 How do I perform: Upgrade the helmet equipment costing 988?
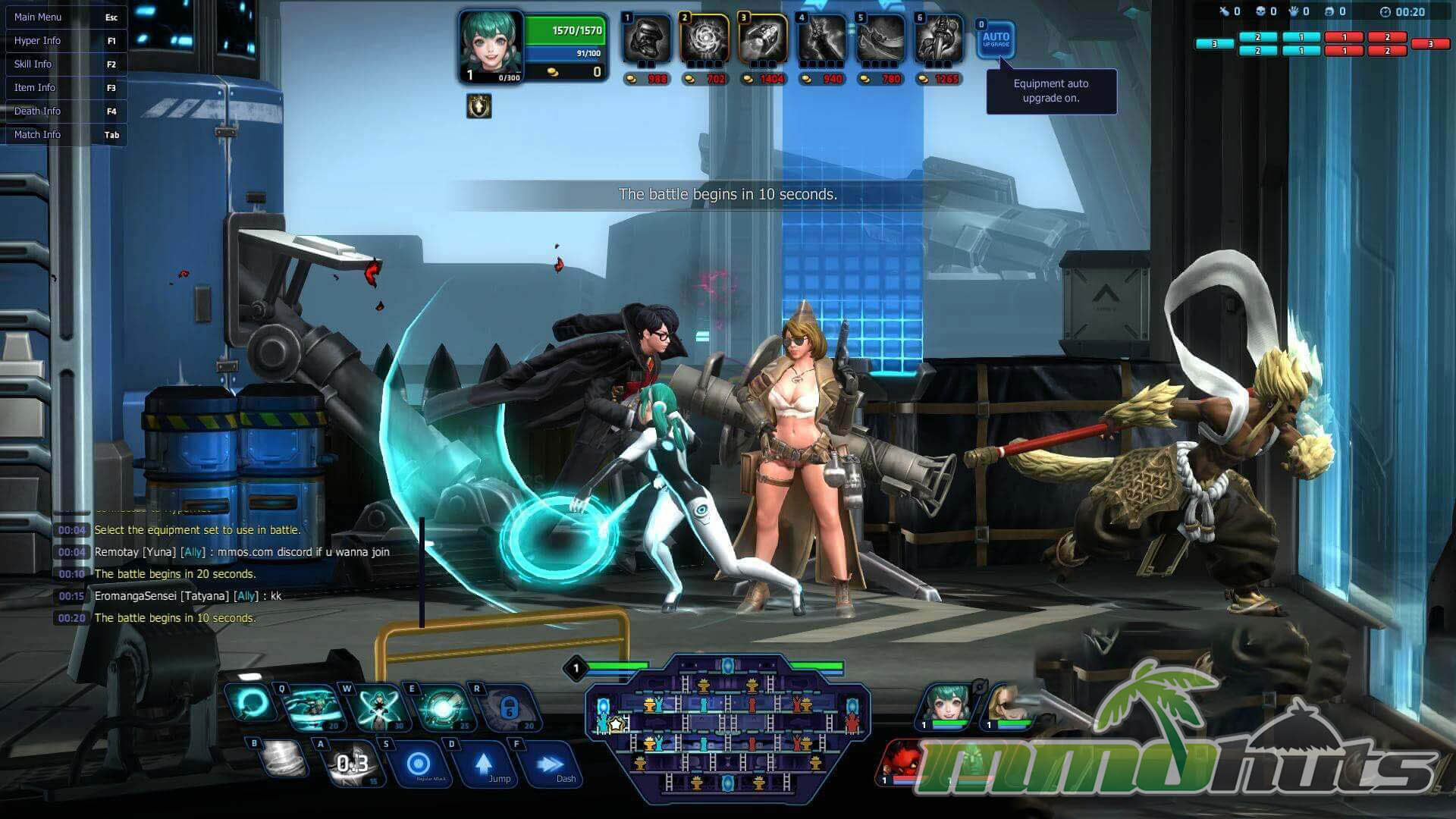[646, 39]
